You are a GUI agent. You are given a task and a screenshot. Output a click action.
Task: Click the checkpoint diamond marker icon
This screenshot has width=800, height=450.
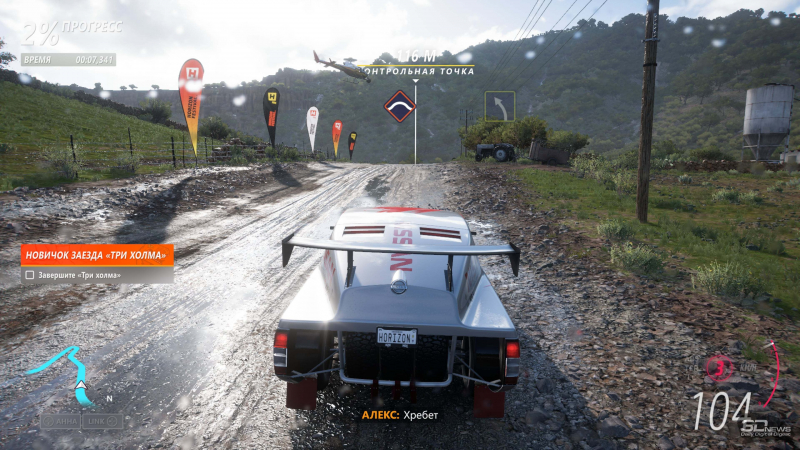tap(400, 106)
